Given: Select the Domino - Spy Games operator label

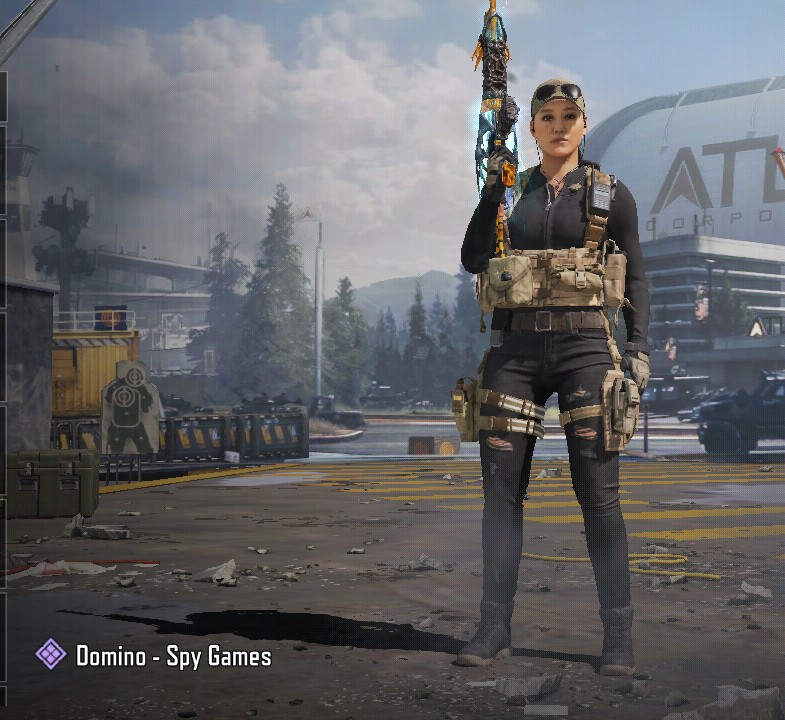Looking at the screenshot, I should click(x=173, y=656).
